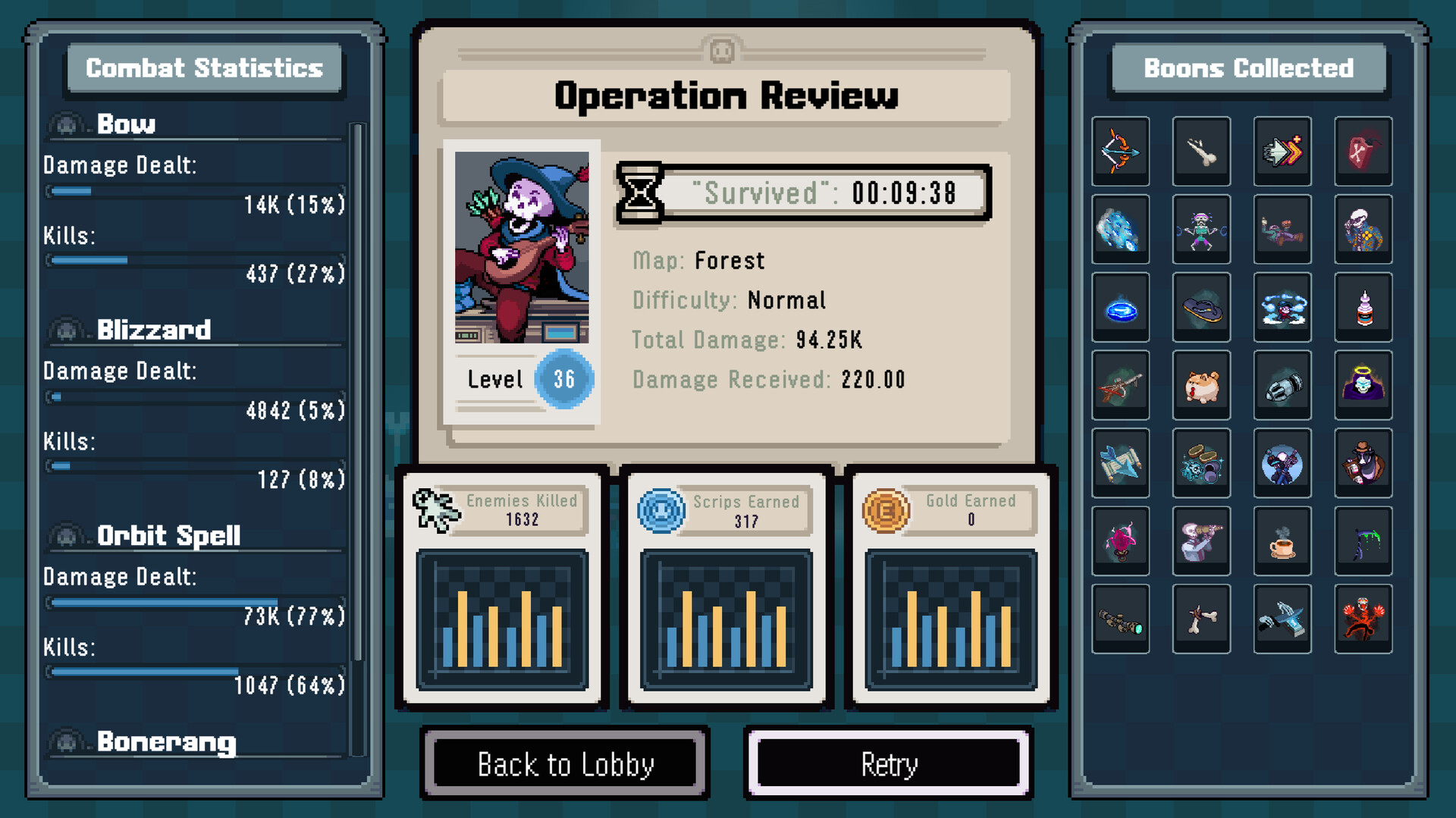Inspect the green dripping scythe boon
The height and width of the screenshot is (818, 1456).
click(1363, 541)
